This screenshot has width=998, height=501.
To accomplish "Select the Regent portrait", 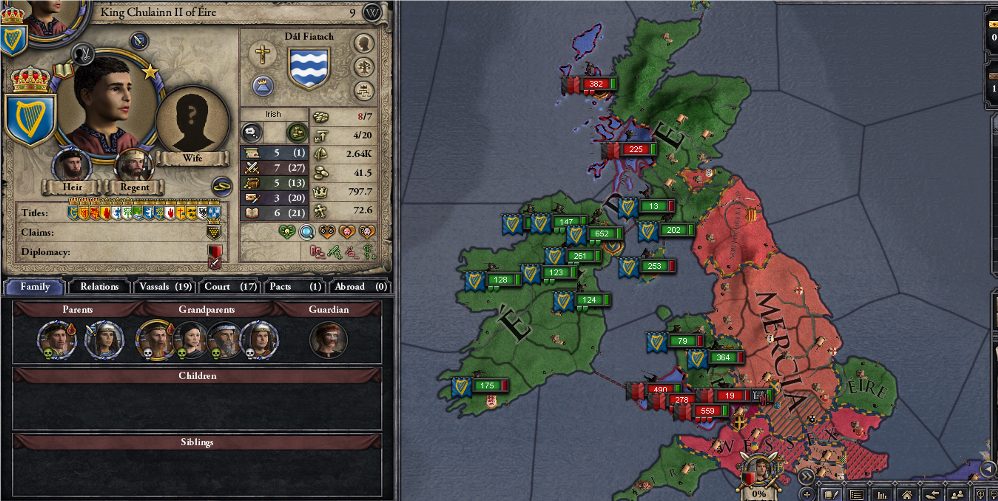I will (x=134, y=166).
